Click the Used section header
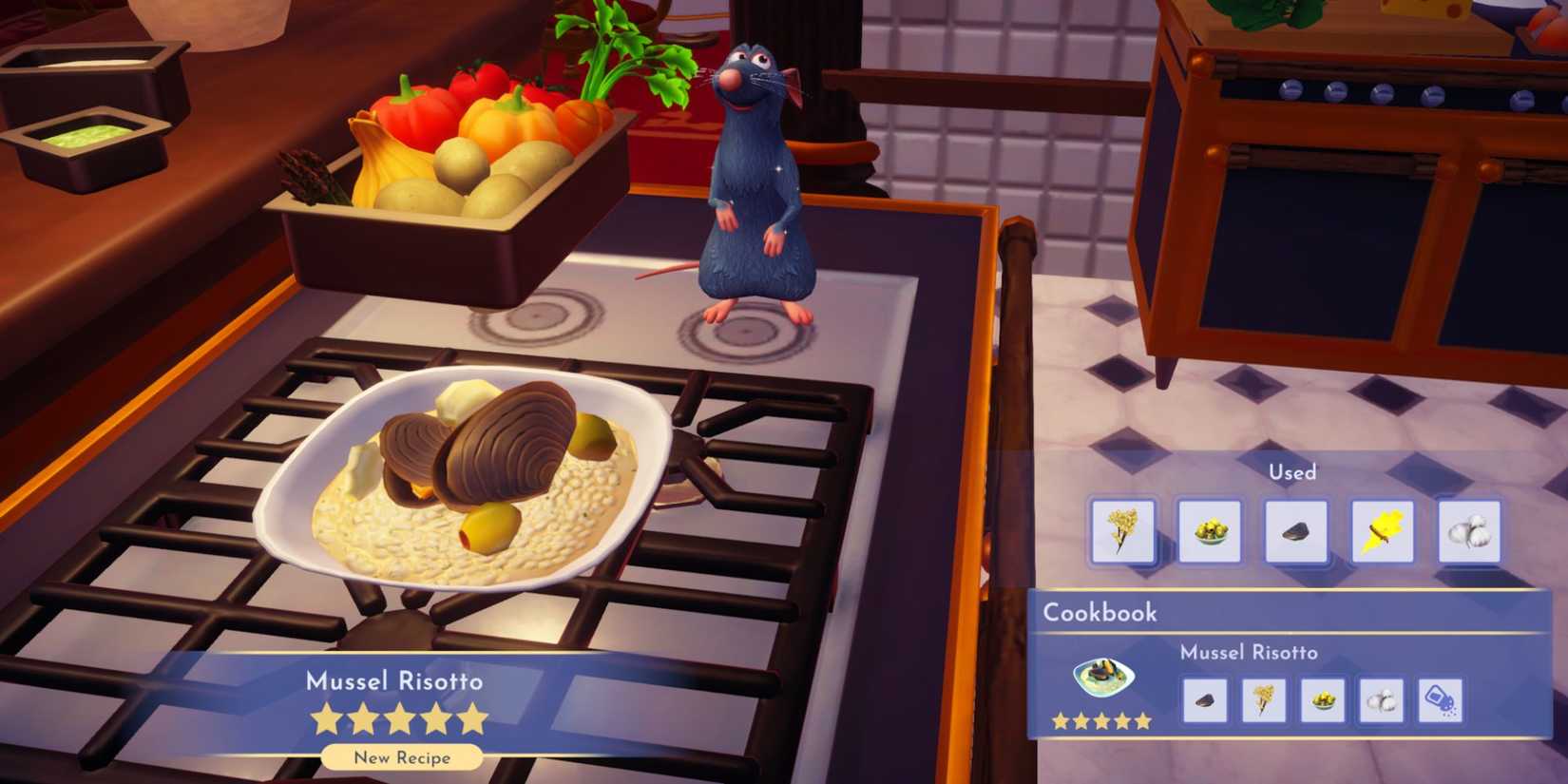 [1292, 471]
